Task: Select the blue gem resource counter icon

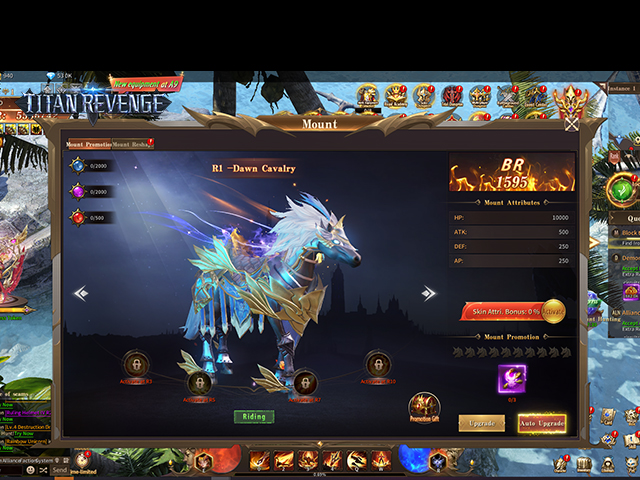Action: click(x=77, y=165)
